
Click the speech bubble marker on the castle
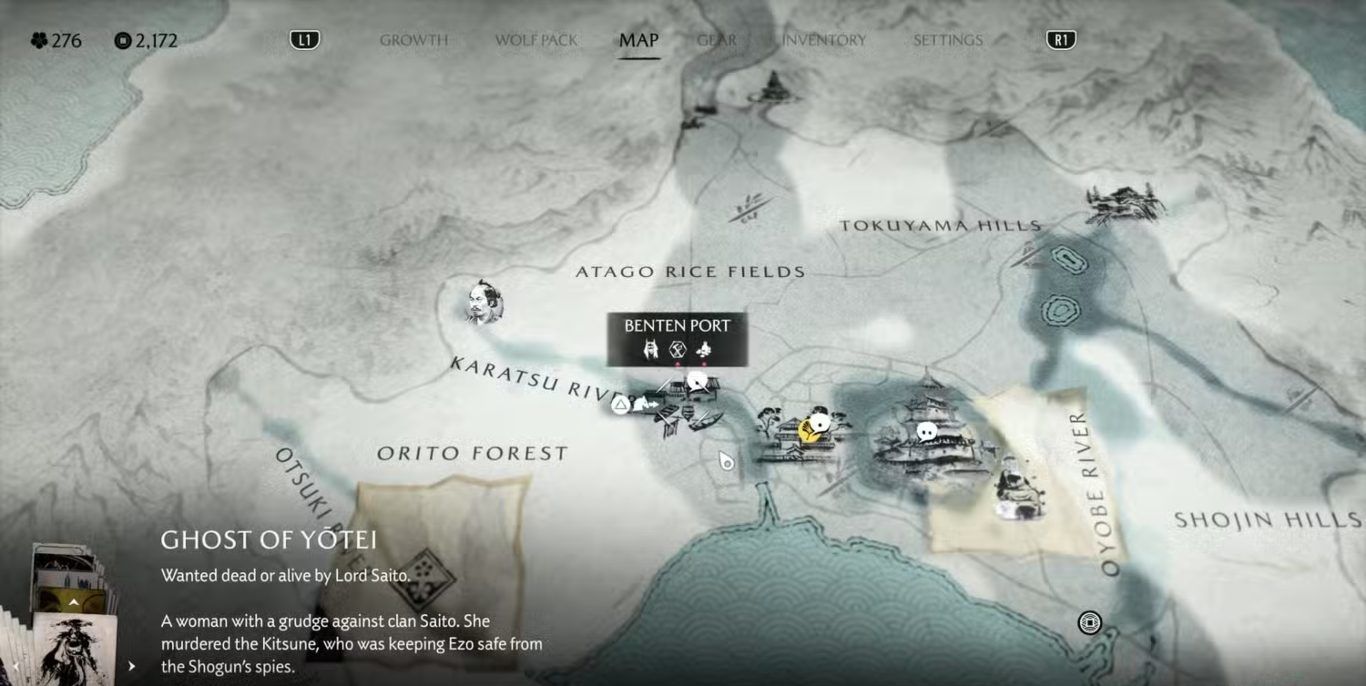point(927,432)
